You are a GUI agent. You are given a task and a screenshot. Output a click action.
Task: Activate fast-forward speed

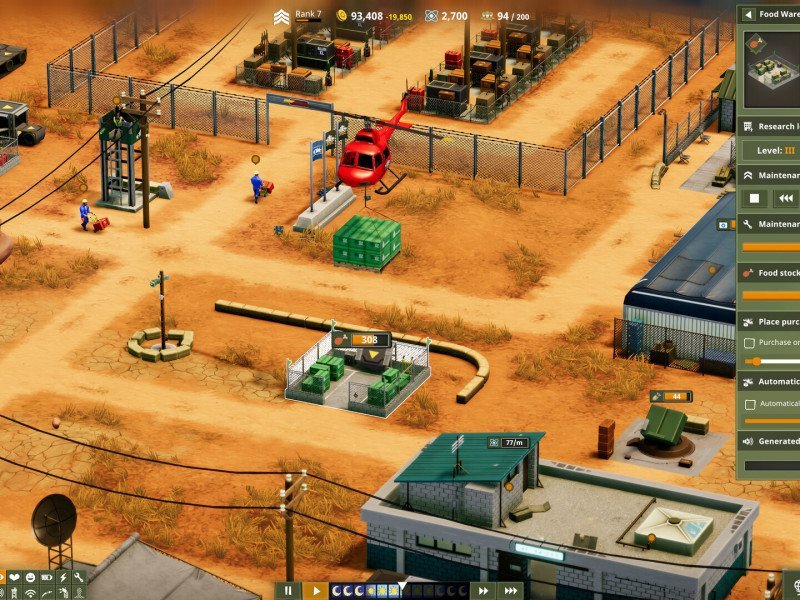tap(483, 590)
